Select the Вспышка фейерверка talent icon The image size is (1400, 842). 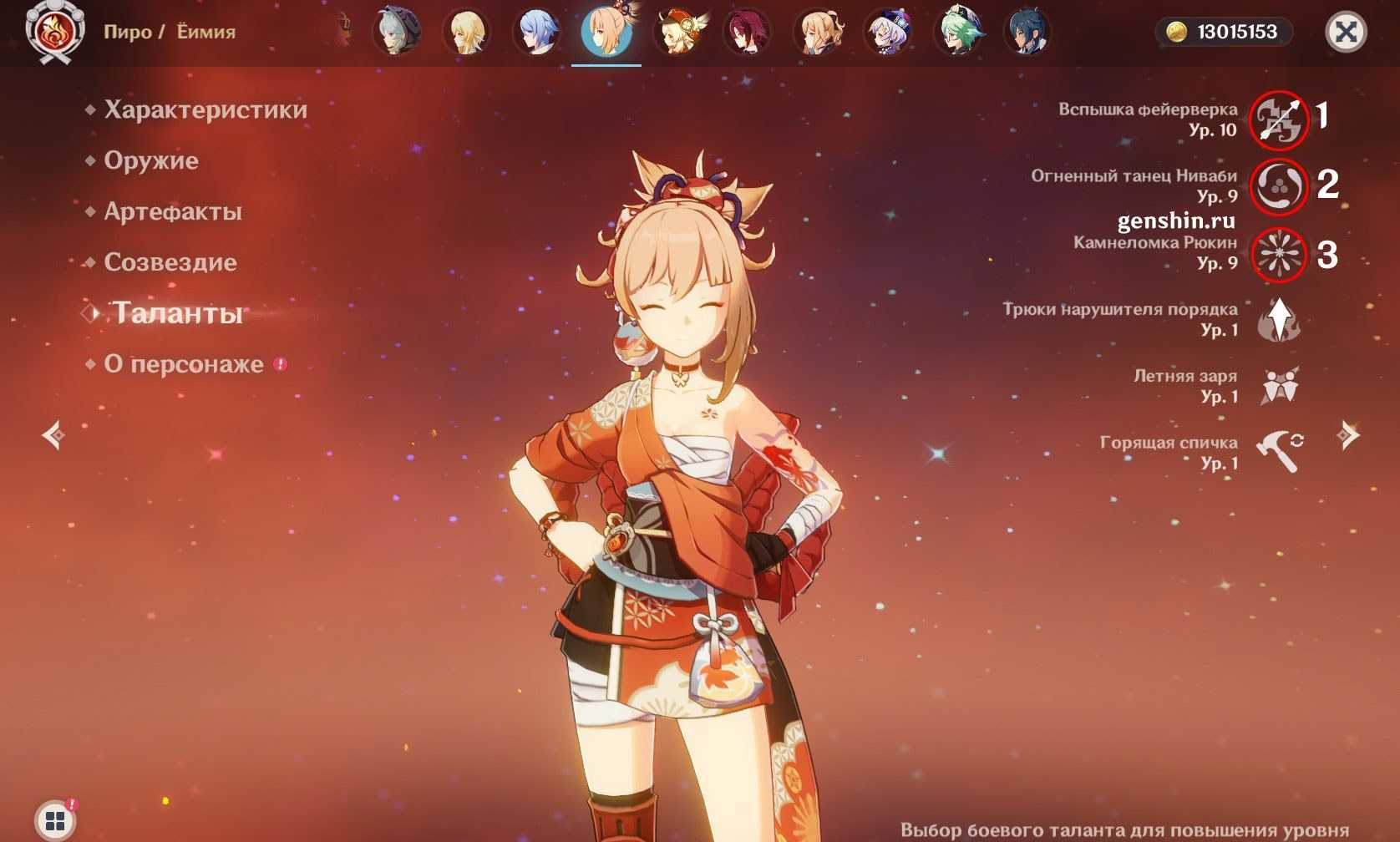pos(1278,119)
